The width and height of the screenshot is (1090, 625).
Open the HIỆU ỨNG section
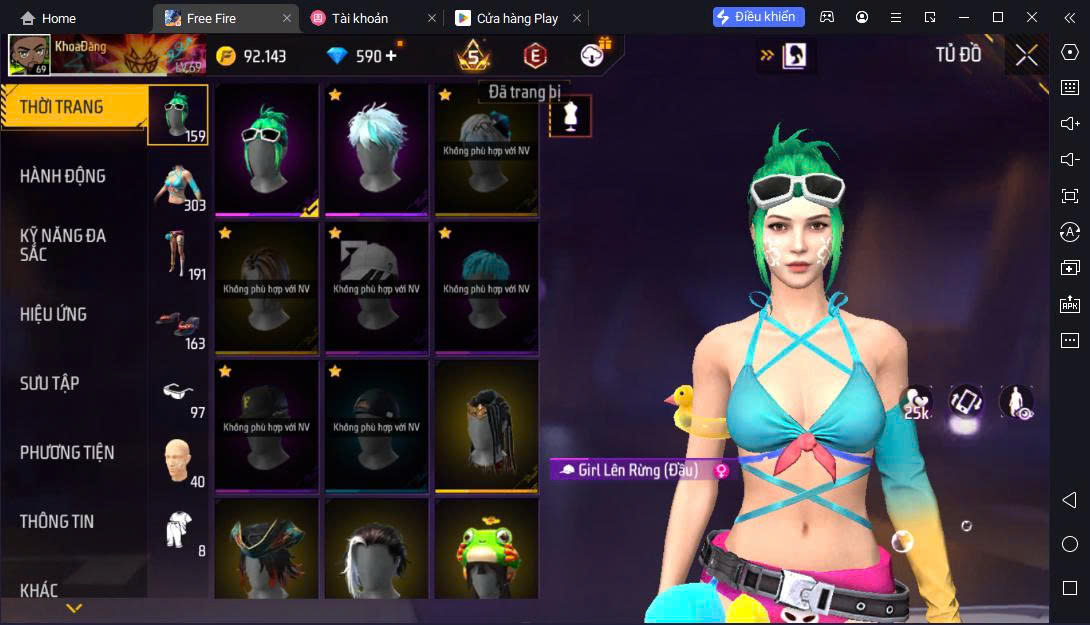coord(53,314)
